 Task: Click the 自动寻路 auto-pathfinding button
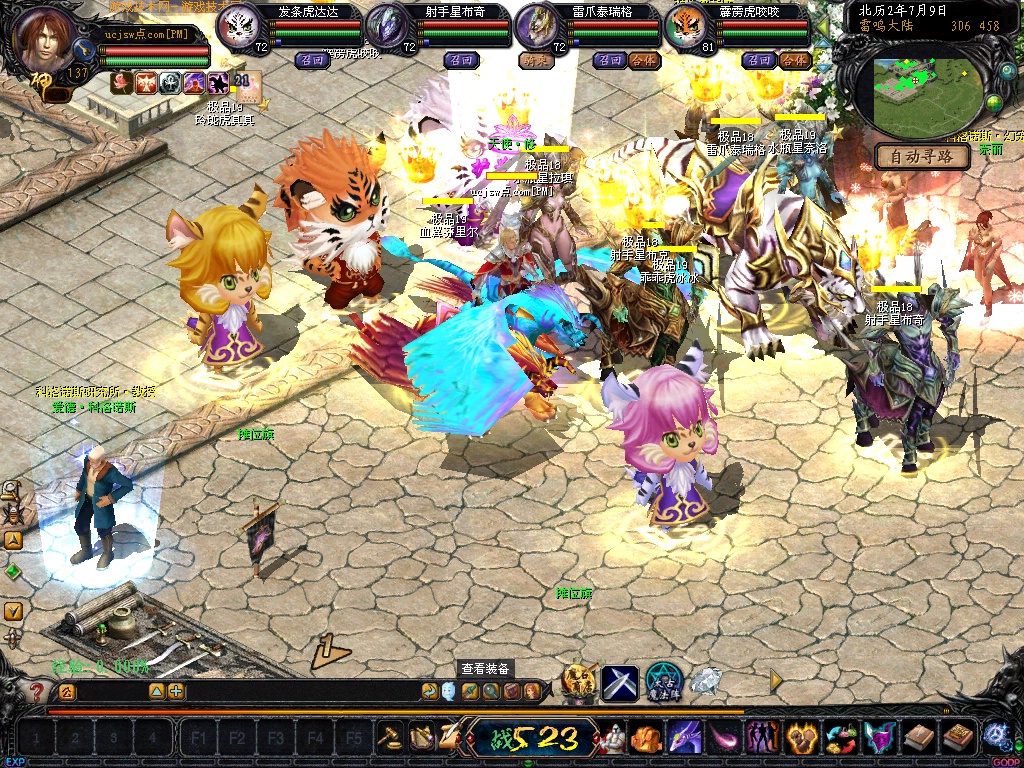click(x=922, y=157)
